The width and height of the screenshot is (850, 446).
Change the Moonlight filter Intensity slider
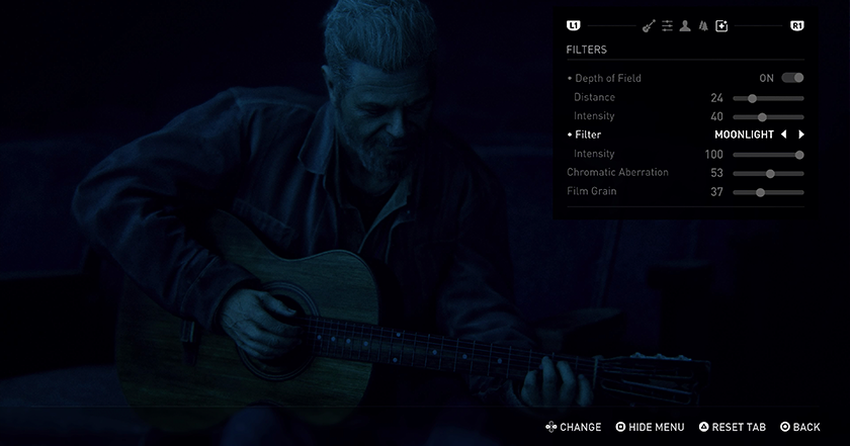coord(799,155)
